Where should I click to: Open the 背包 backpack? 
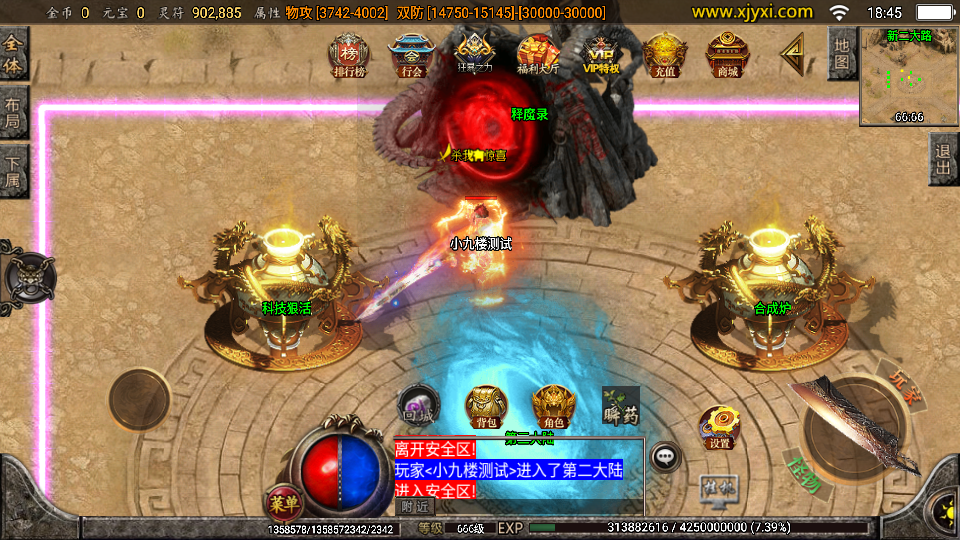(486, 406)
